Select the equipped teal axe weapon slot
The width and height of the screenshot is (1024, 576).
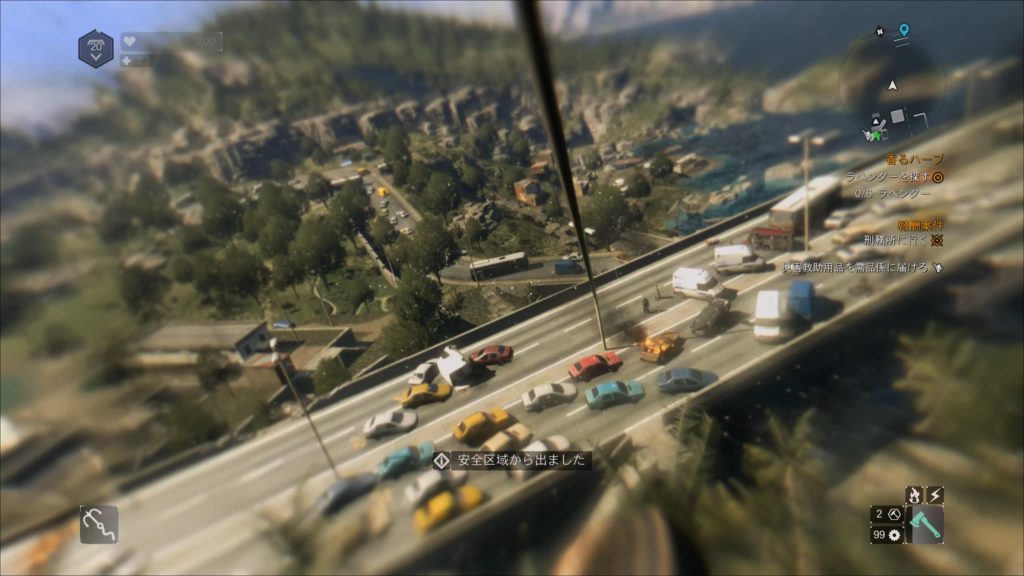(x=926, y=525)
